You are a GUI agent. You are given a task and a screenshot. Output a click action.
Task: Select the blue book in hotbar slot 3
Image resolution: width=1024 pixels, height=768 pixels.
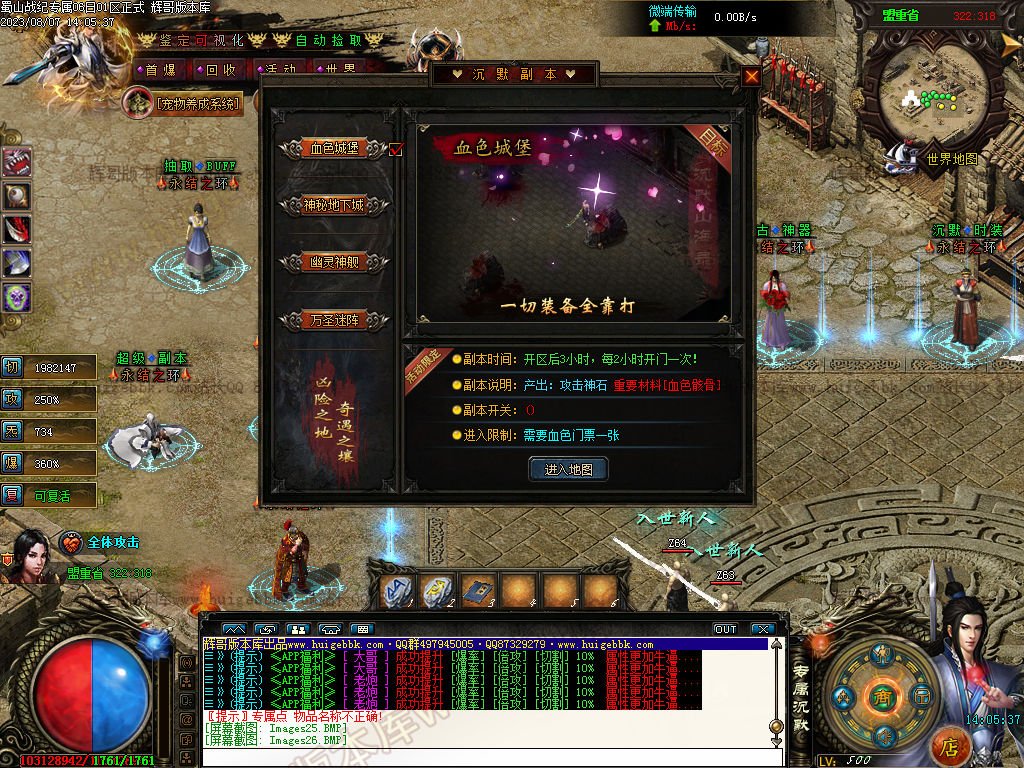pyautogui.click(x=479, y=592)
